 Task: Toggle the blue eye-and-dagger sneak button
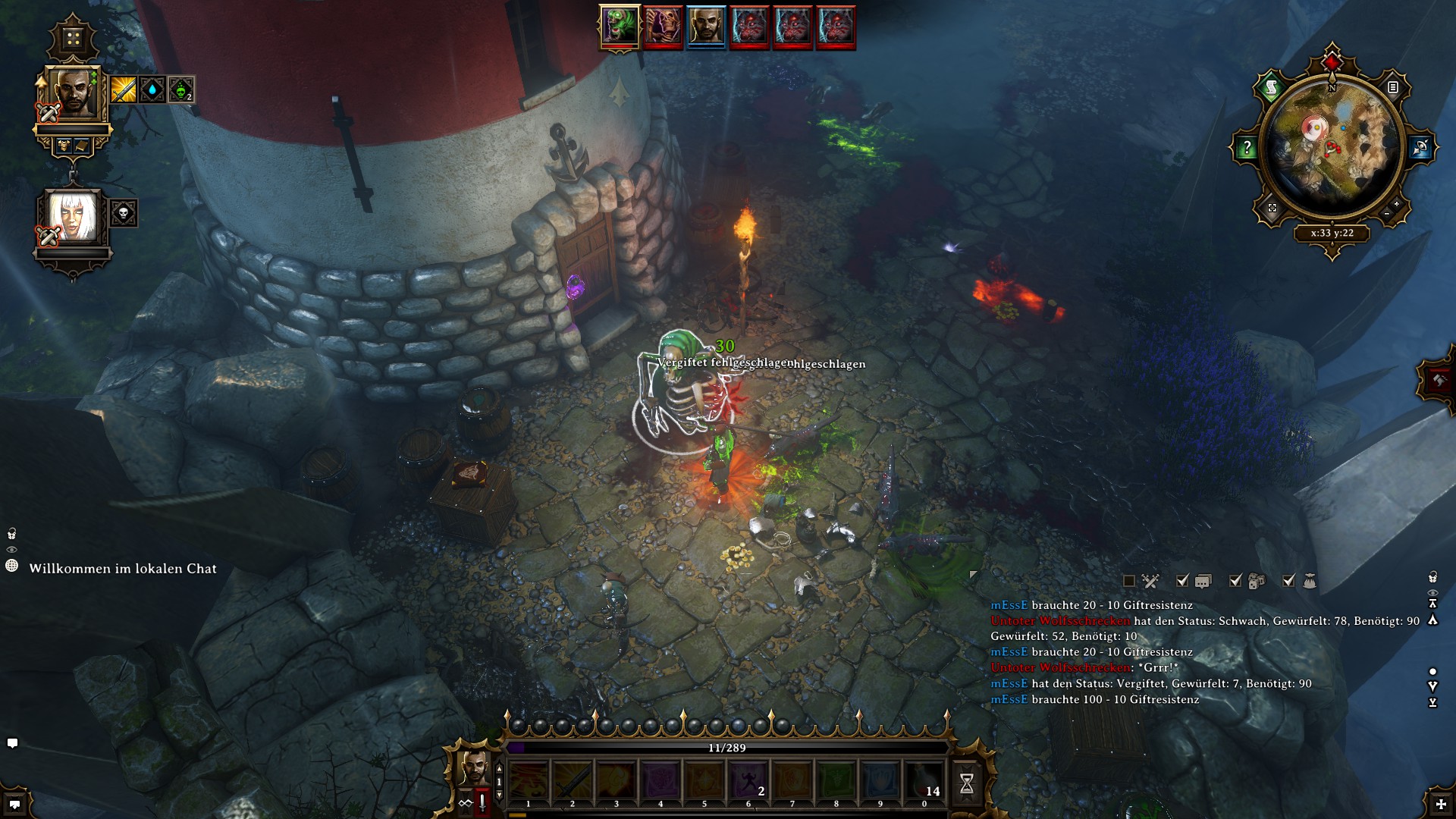point(1420,147)
